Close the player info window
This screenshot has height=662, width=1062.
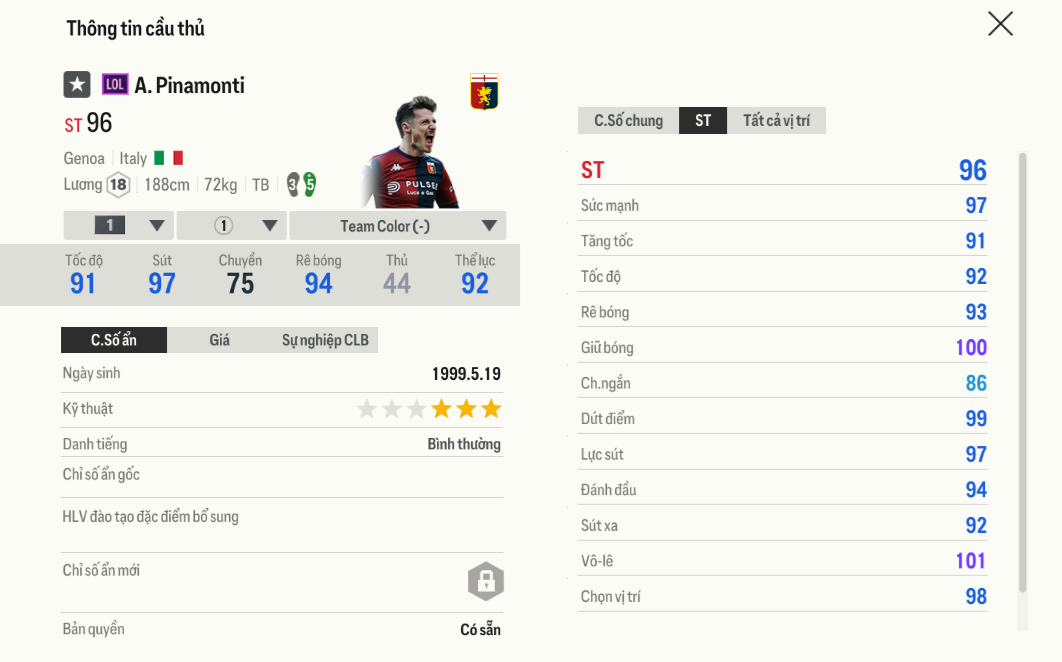pyautogui.click(x=1000, y=24)
